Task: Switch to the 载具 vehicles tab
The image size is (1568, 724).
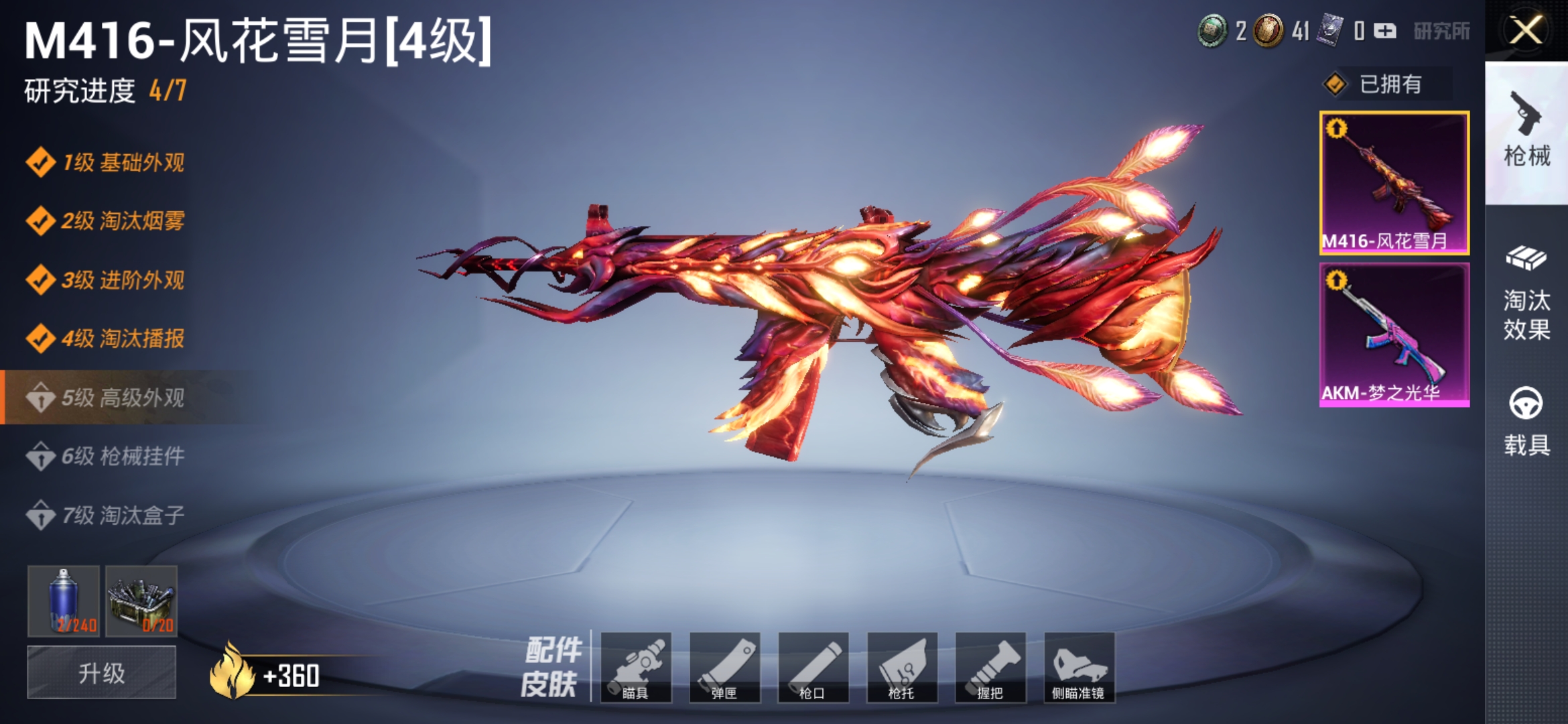Action: 1526,422
